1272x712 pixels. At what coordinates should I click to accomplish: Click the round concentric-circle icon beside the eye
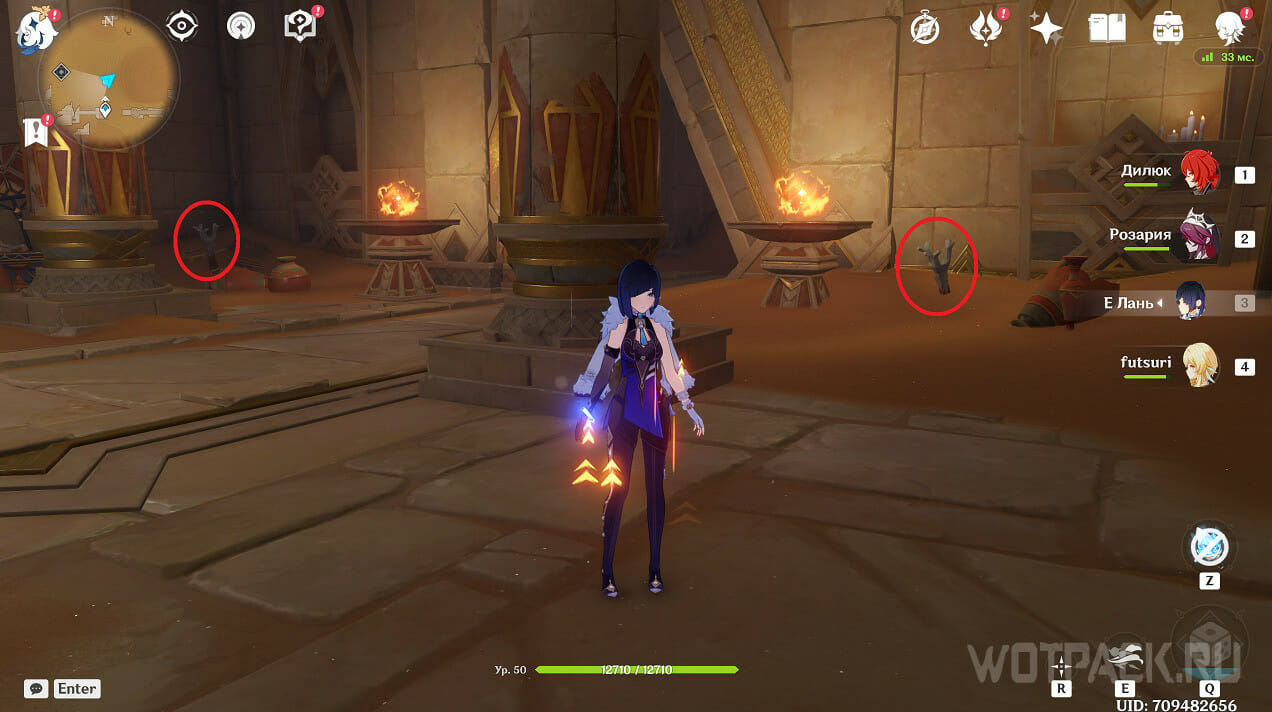[x=241, y=26]
